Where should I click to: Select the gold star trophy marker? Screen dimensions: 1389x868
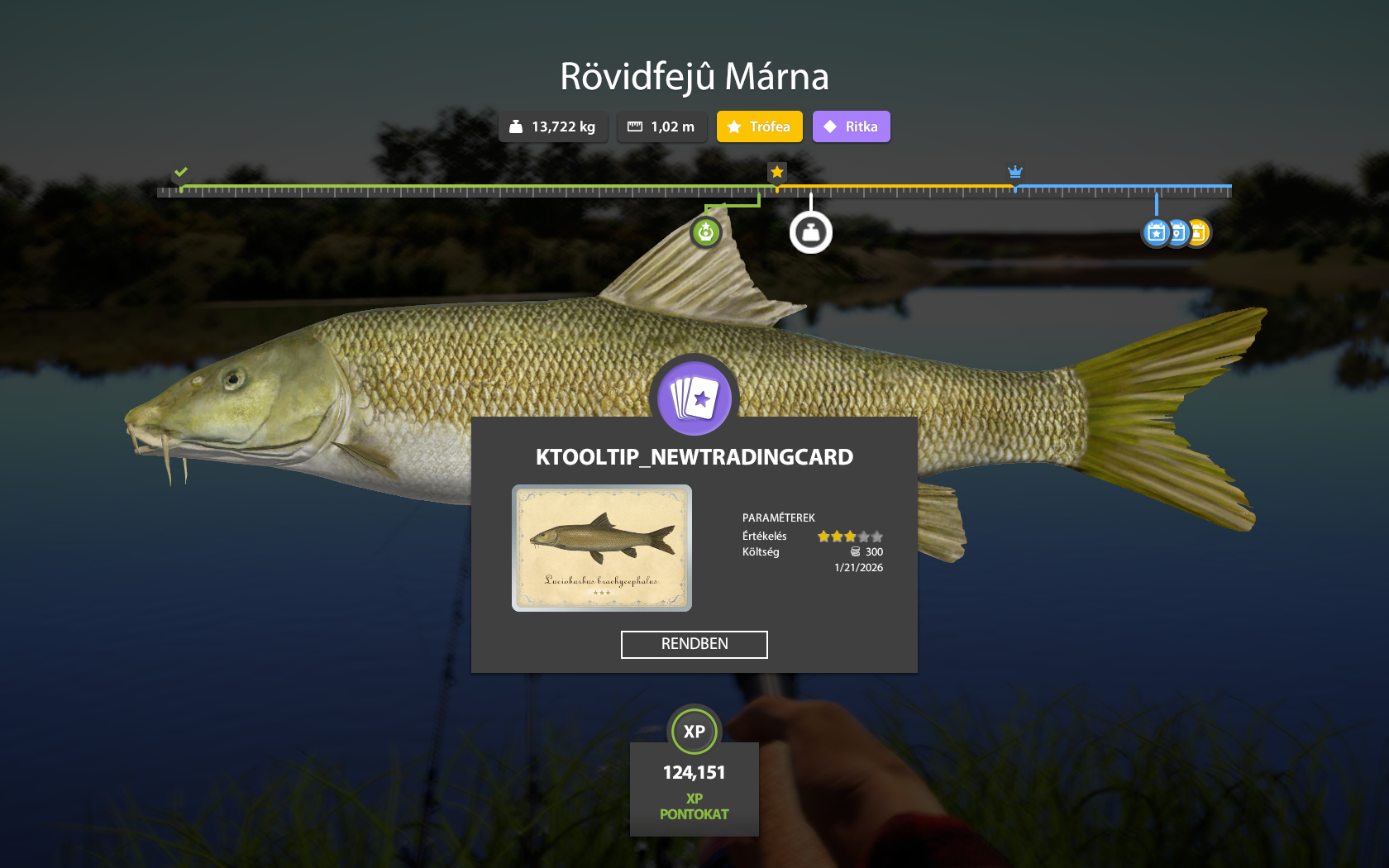tap(776, 172)
